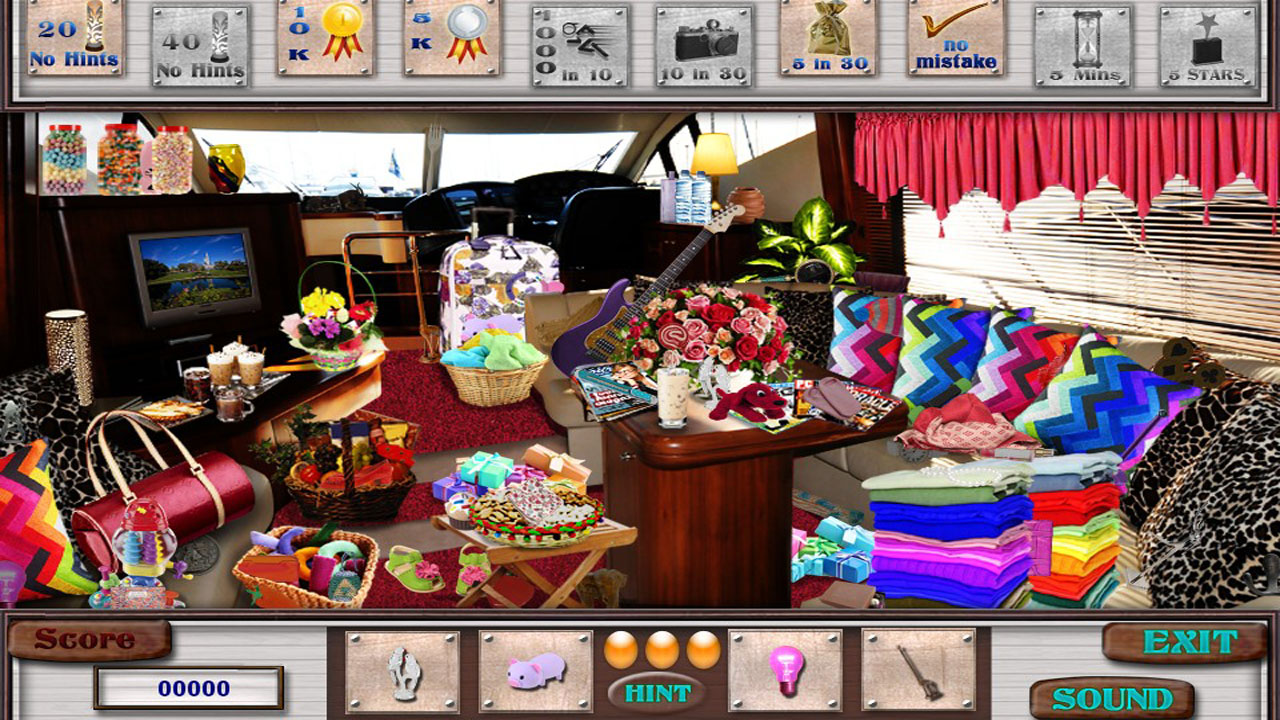Select the rifle thumbnail in the objects panel
Image resolution: width=1280 pixels, height=720 pixels.
click(x=920, y=672)
